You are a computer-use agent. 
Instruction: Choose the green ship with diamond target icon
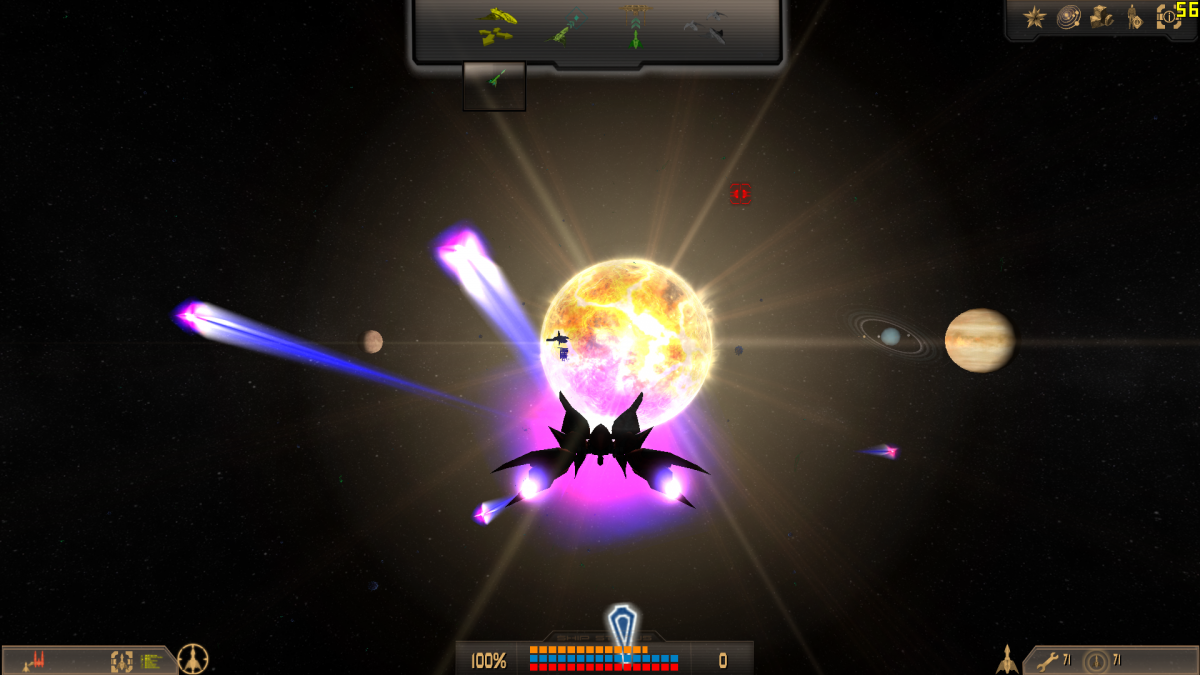click(566, 28)
